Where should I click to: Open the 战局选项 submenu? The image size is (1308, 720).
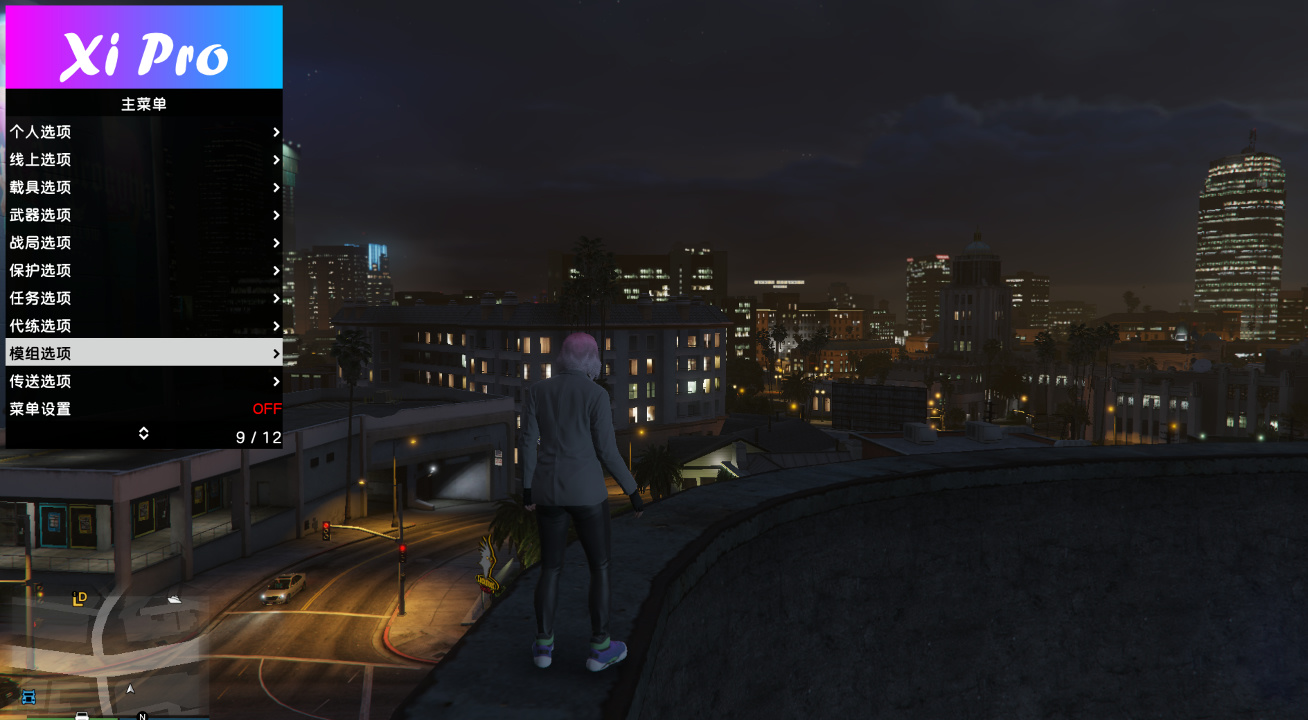pos(143,243)
